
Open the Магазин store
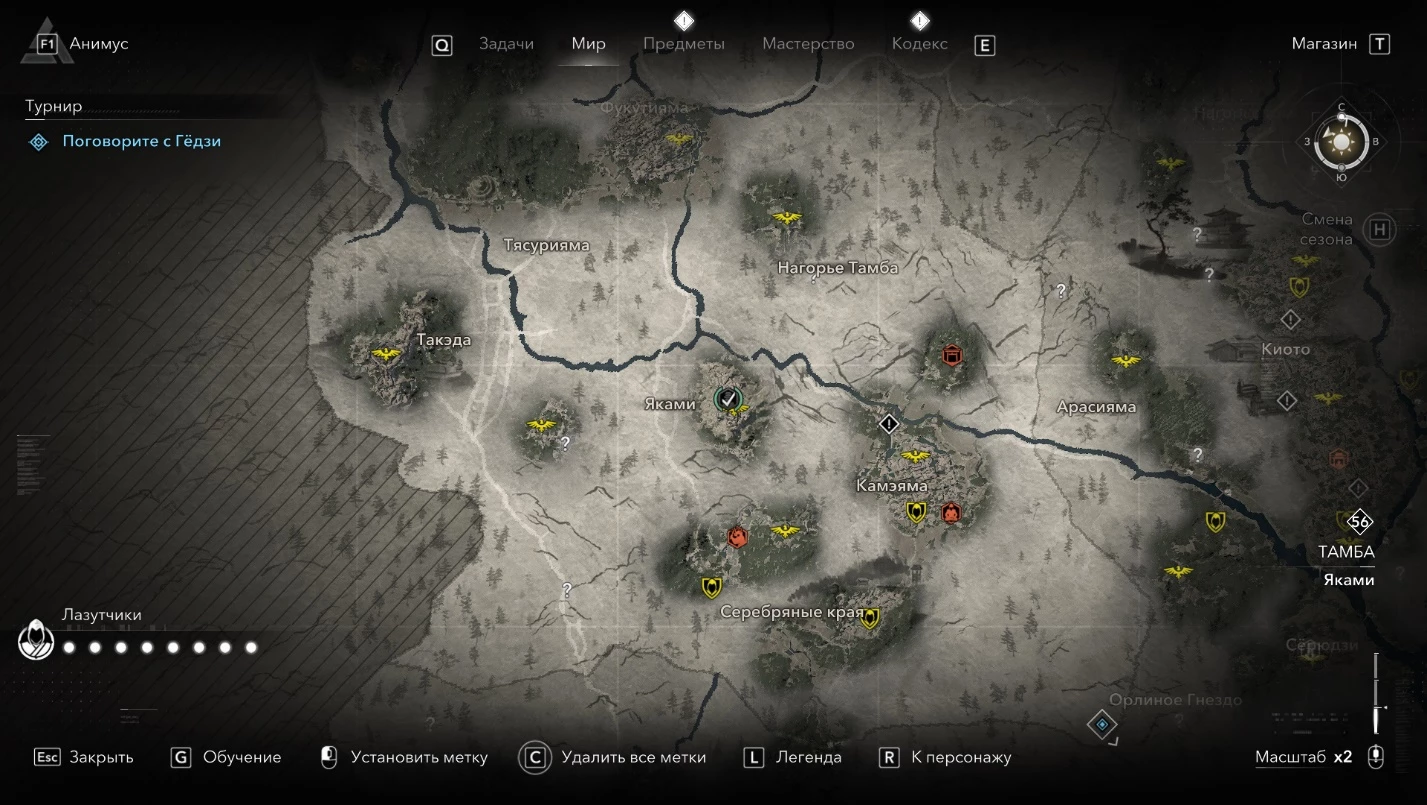pos(1324,44)
